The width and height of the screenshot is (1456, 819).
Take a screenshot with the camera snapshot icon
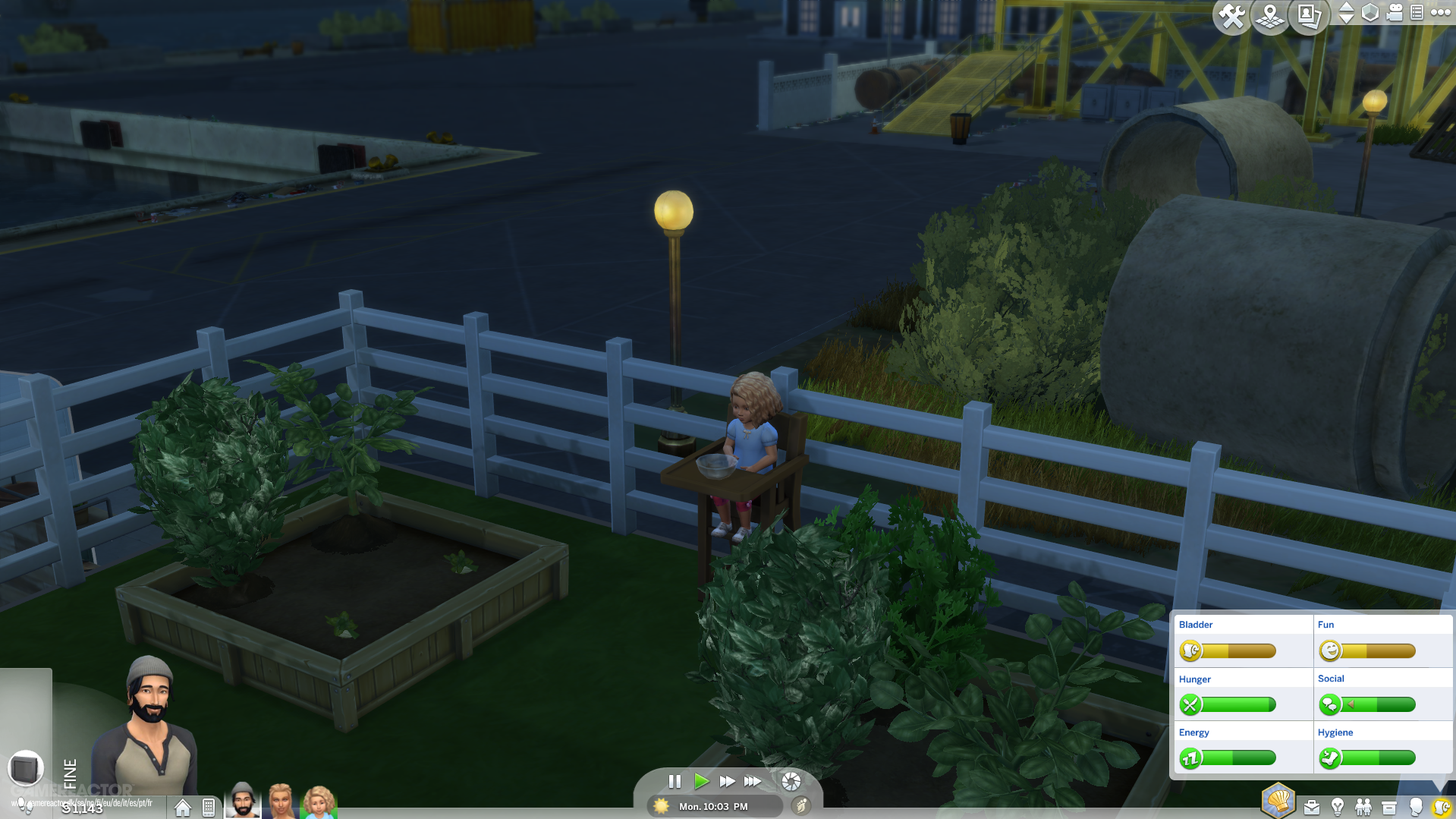click(x=1308, y=16)
